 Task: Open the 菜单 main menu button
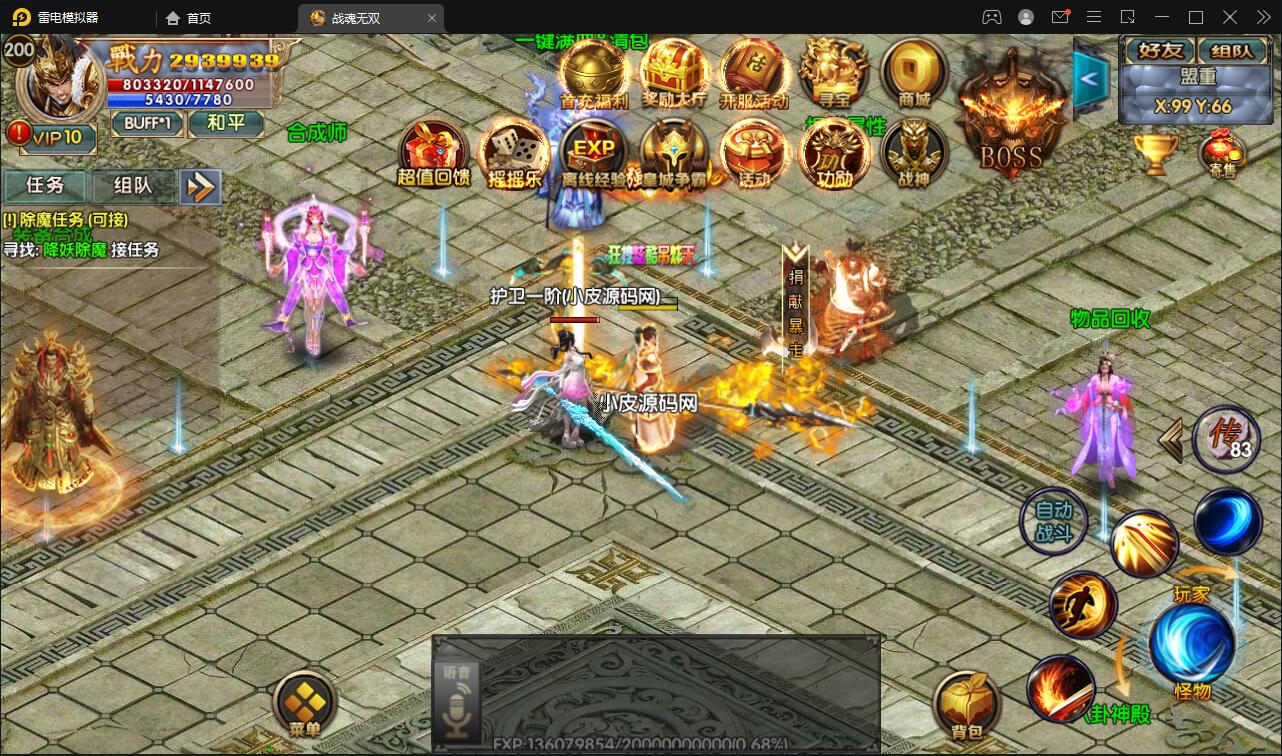tap(305, 703)
